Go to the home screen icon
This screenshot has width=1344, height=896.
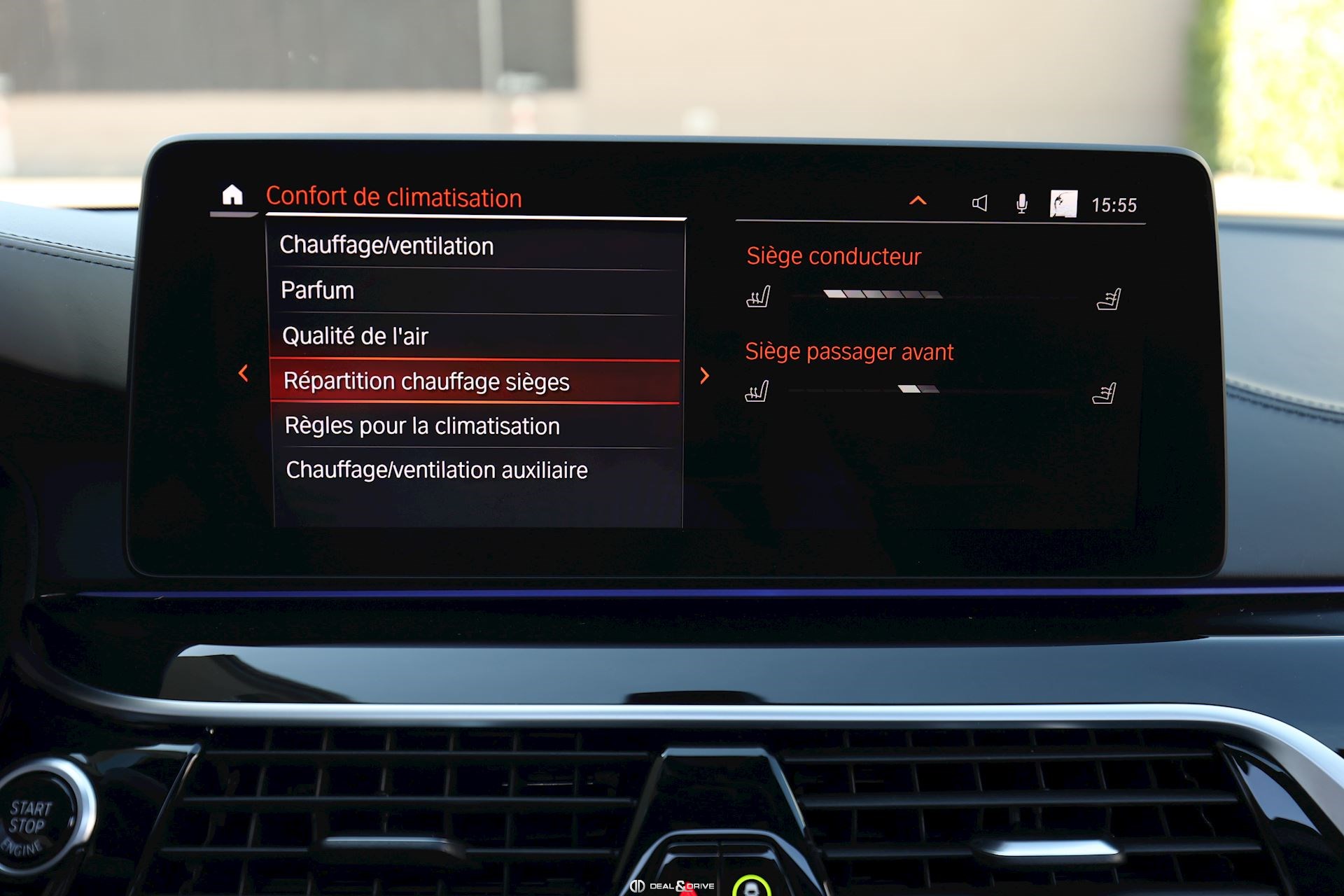coord(232,195)
